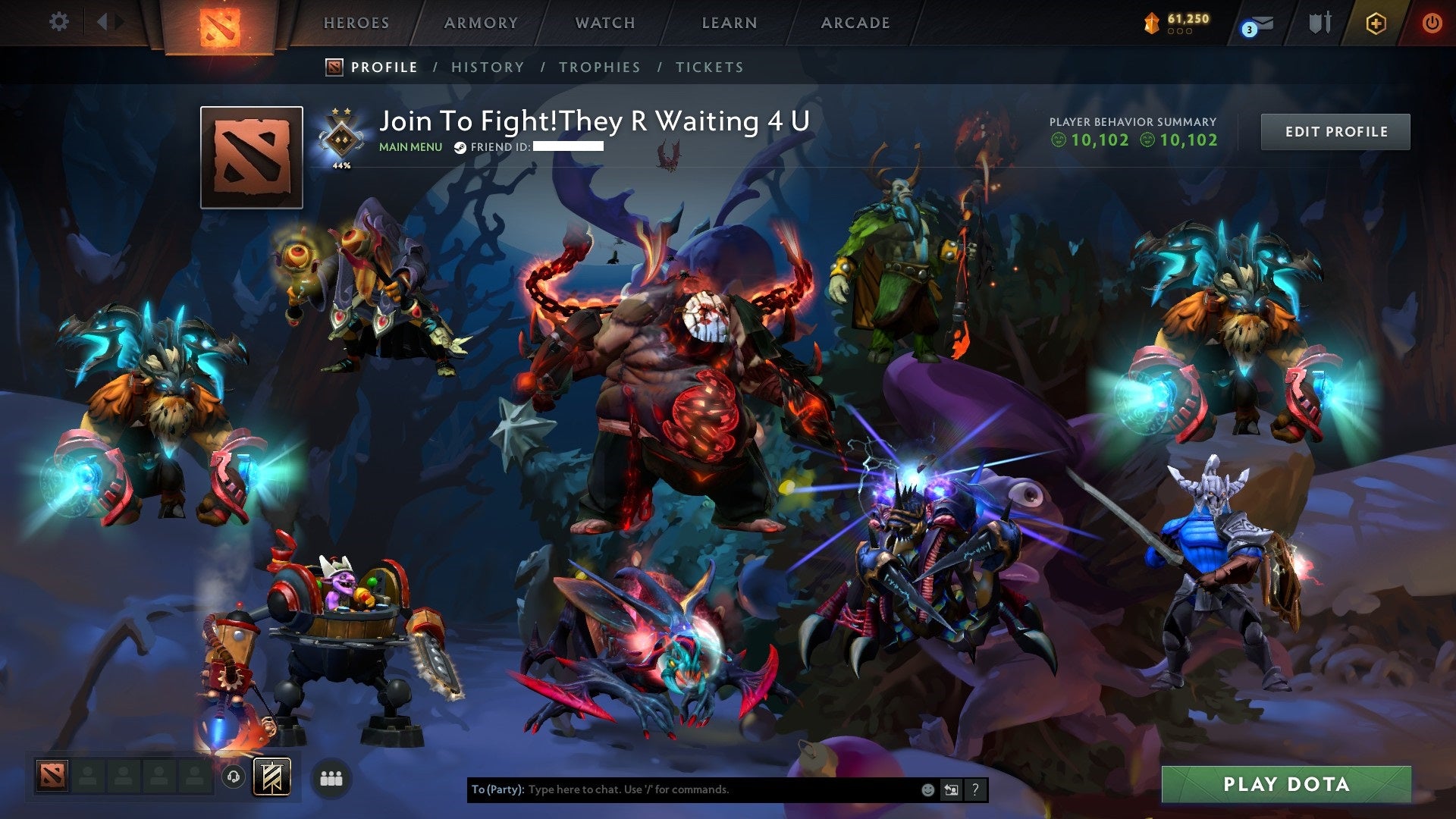Open voice chat headset icon near party slots

point(234,777)
